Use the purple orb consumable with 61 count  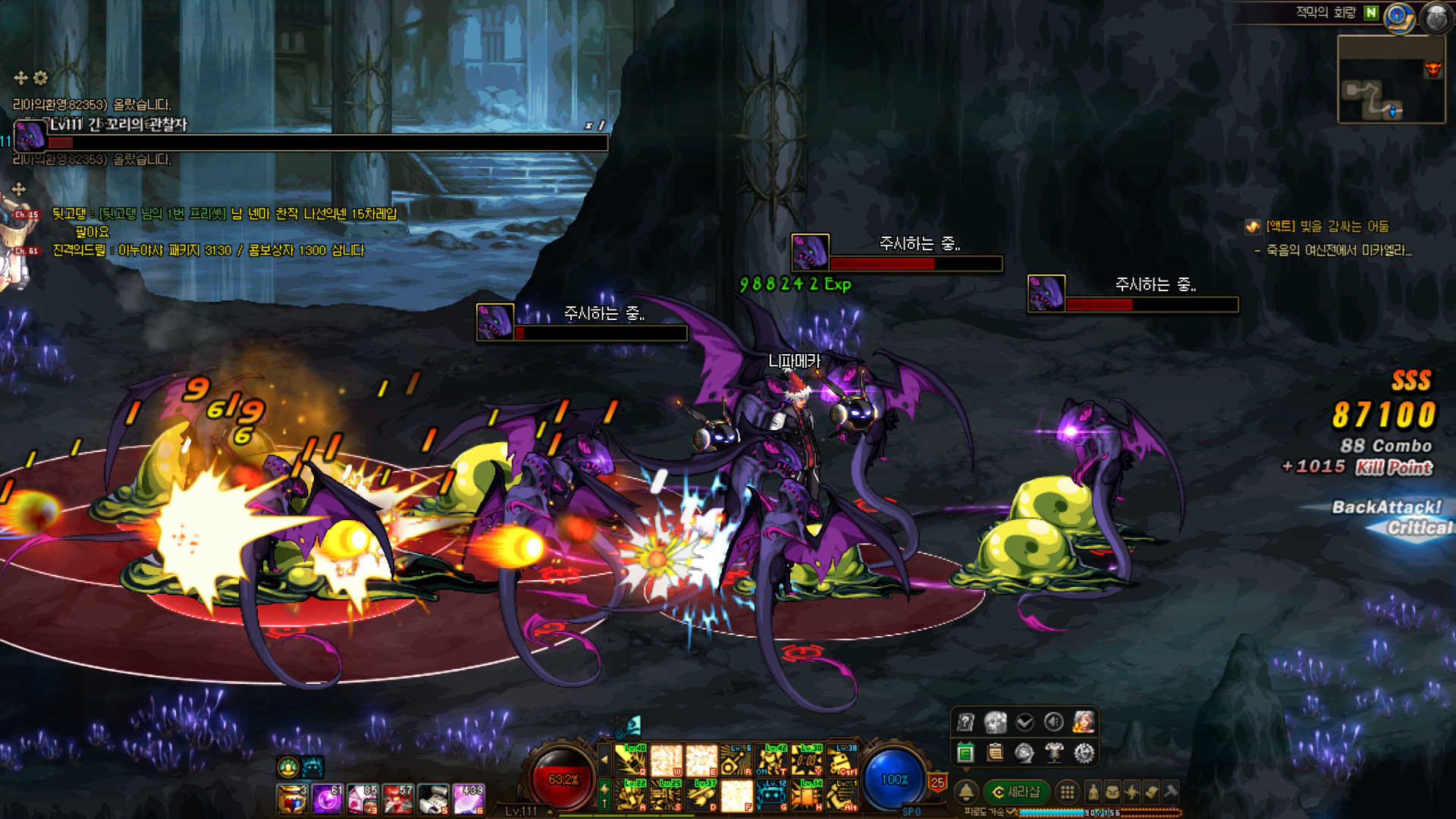pos(328,800)
